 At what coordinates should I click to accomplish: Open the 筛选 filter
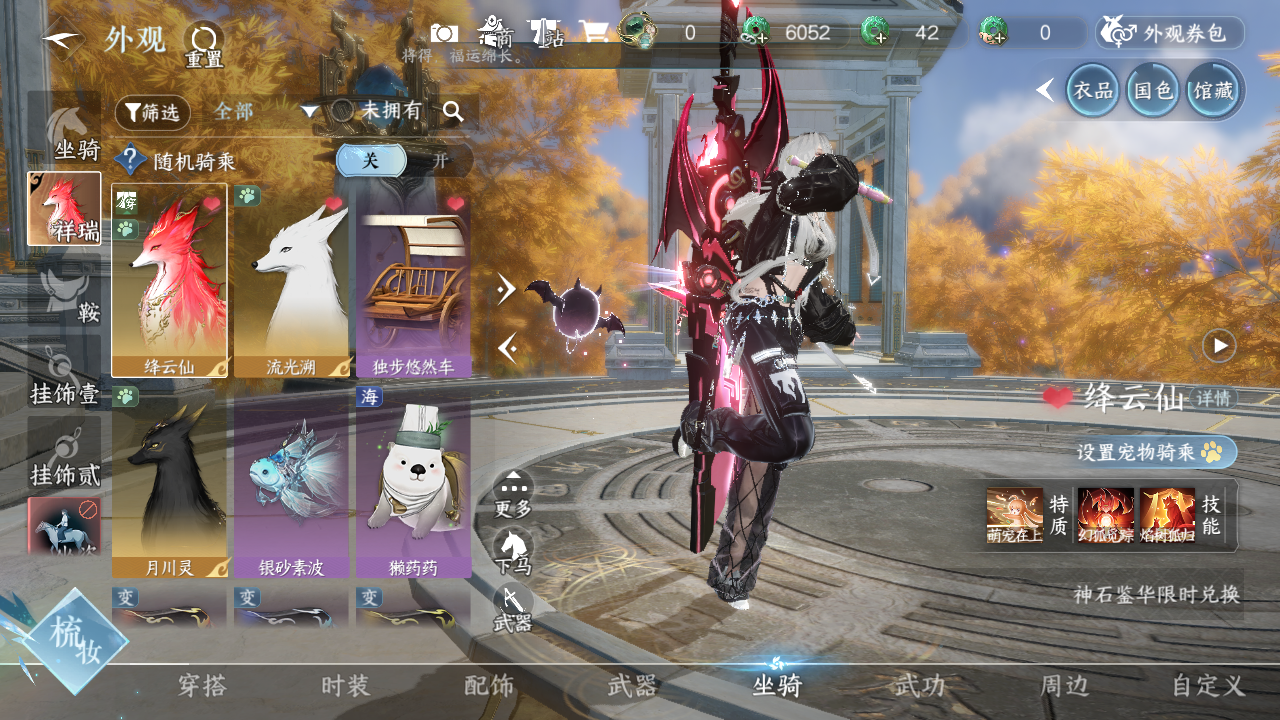[152, 112]
